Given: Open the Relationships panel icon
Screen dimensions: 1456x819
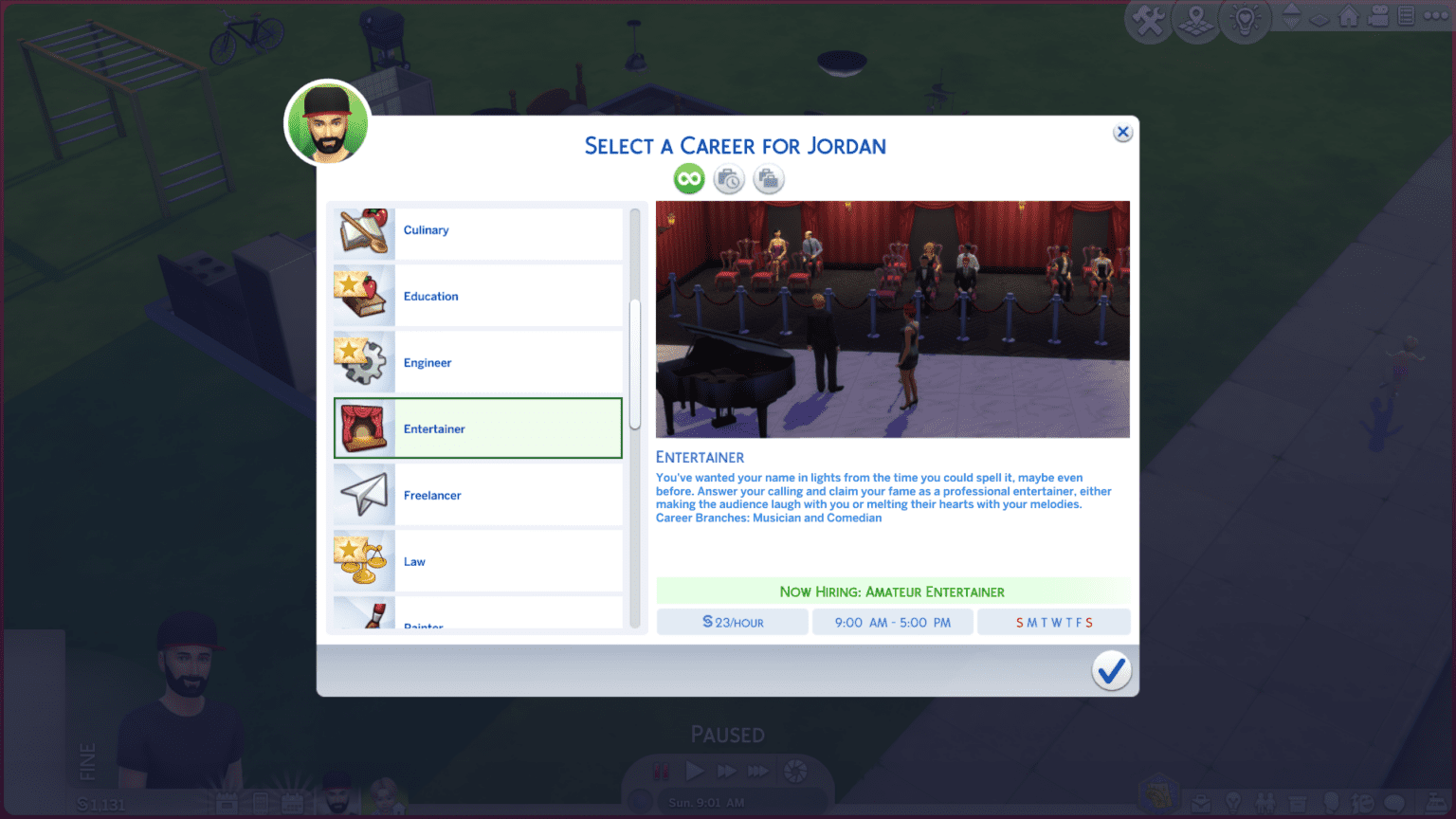Looking at the screenshot, I should 1265,802.
